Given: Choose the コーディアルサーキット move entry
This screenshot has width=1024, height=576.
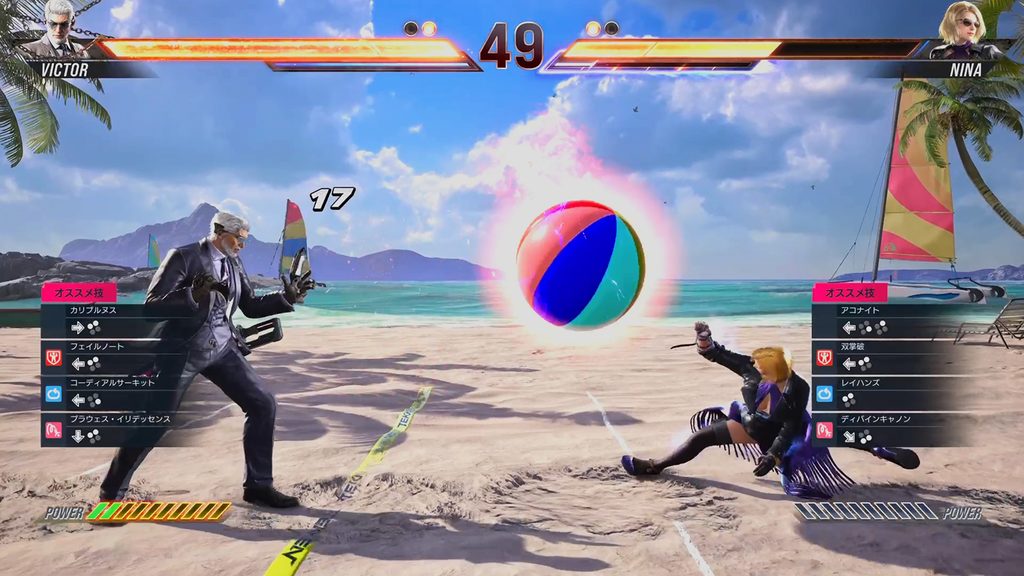Looking at the screenshot, I should tap(110, 391).
